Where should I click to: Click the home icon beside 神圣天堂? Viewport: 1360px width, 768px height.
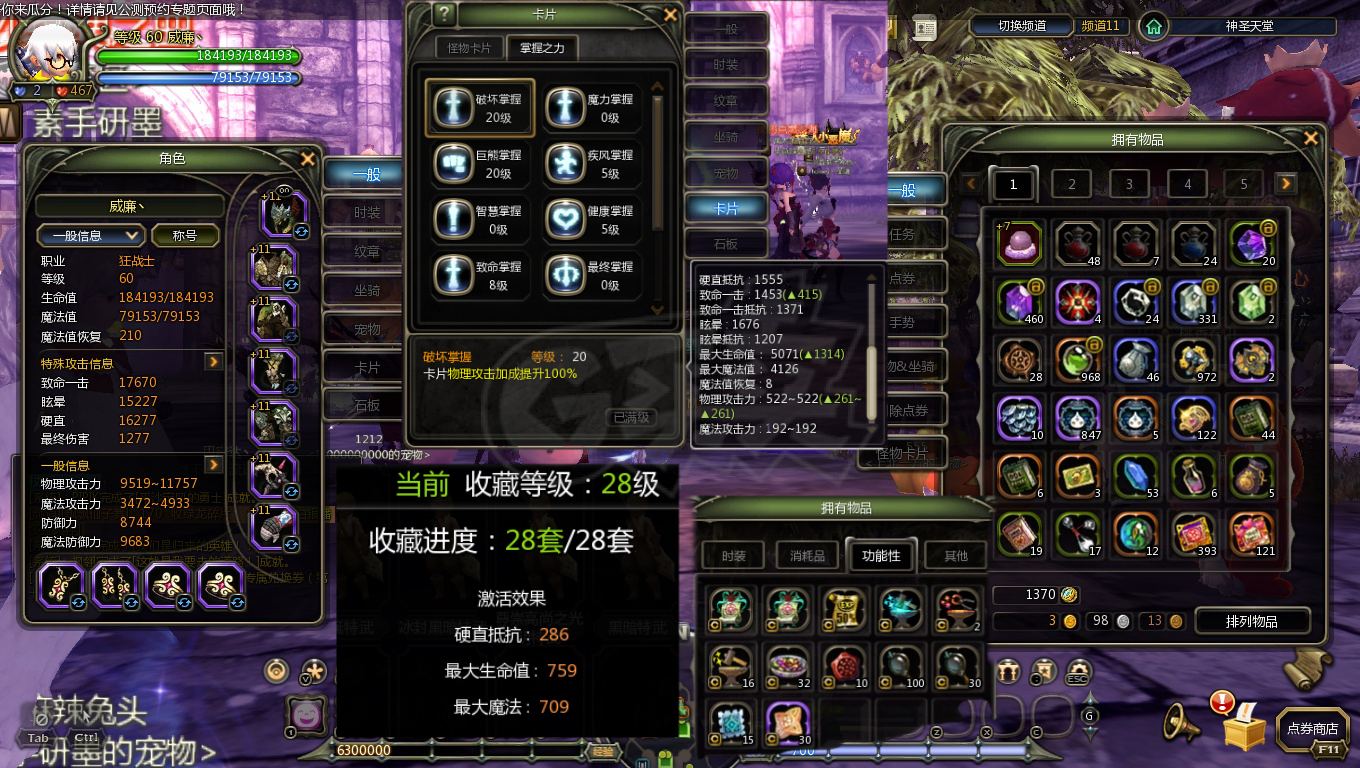point(1155,26)
